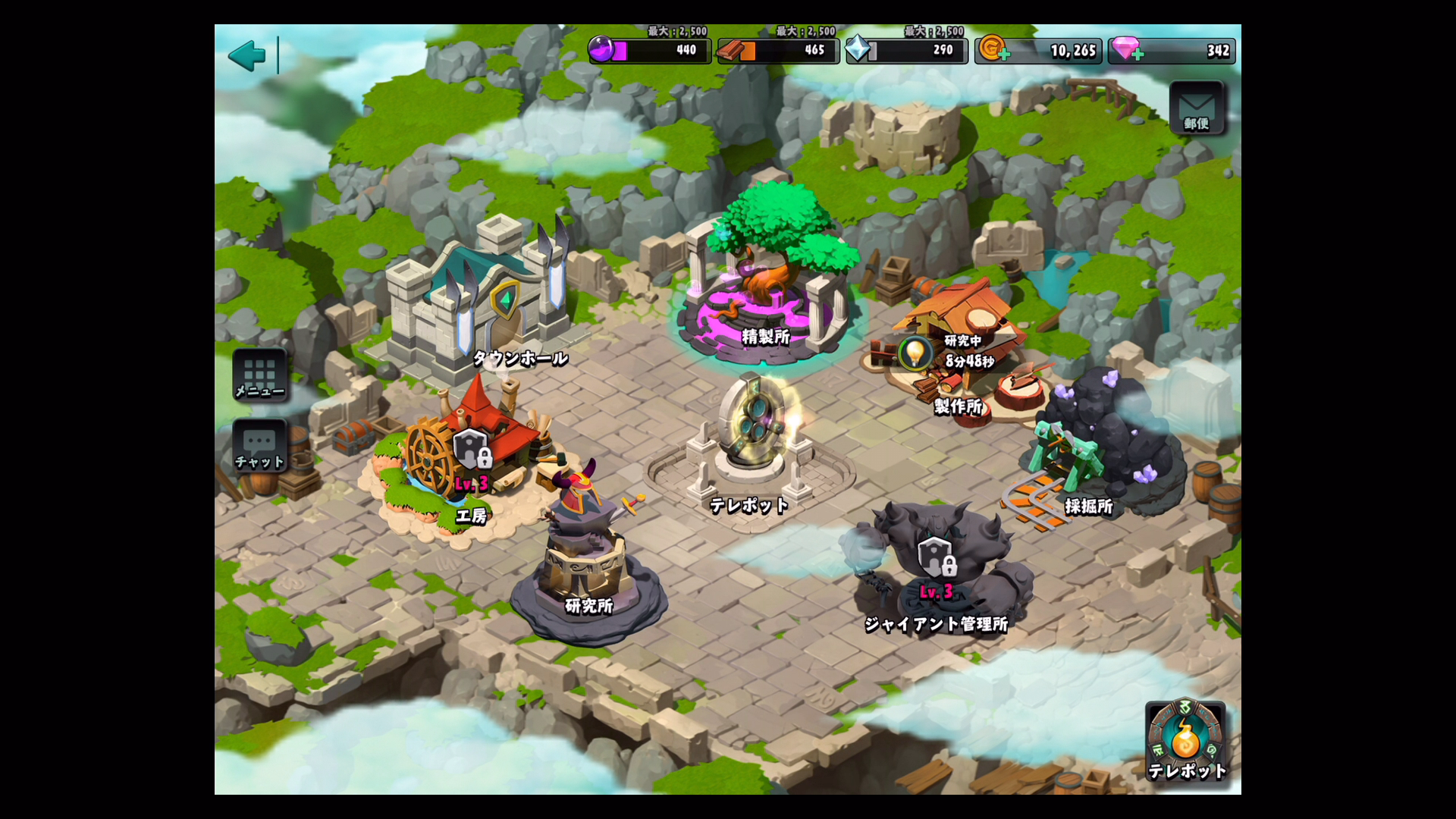The image size is (1456, 819).
Task: Open the チャット chat window
Action: coord(259,447)
